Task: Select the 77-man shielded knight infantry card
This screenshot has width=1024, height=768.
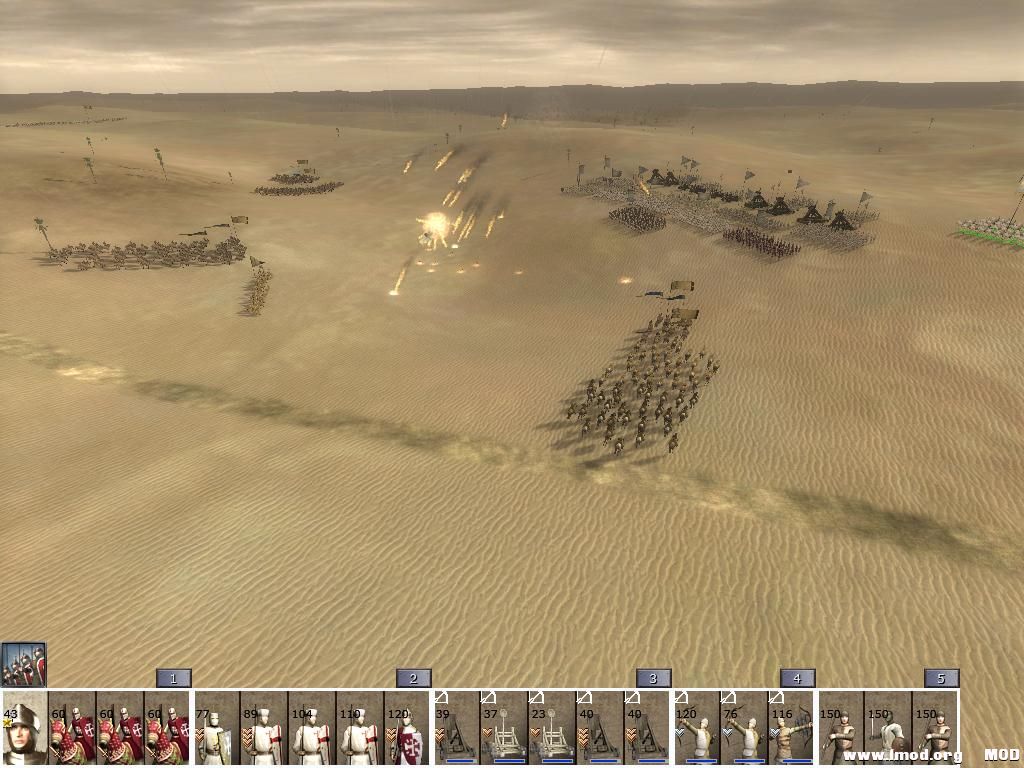Action: (216, 728)
